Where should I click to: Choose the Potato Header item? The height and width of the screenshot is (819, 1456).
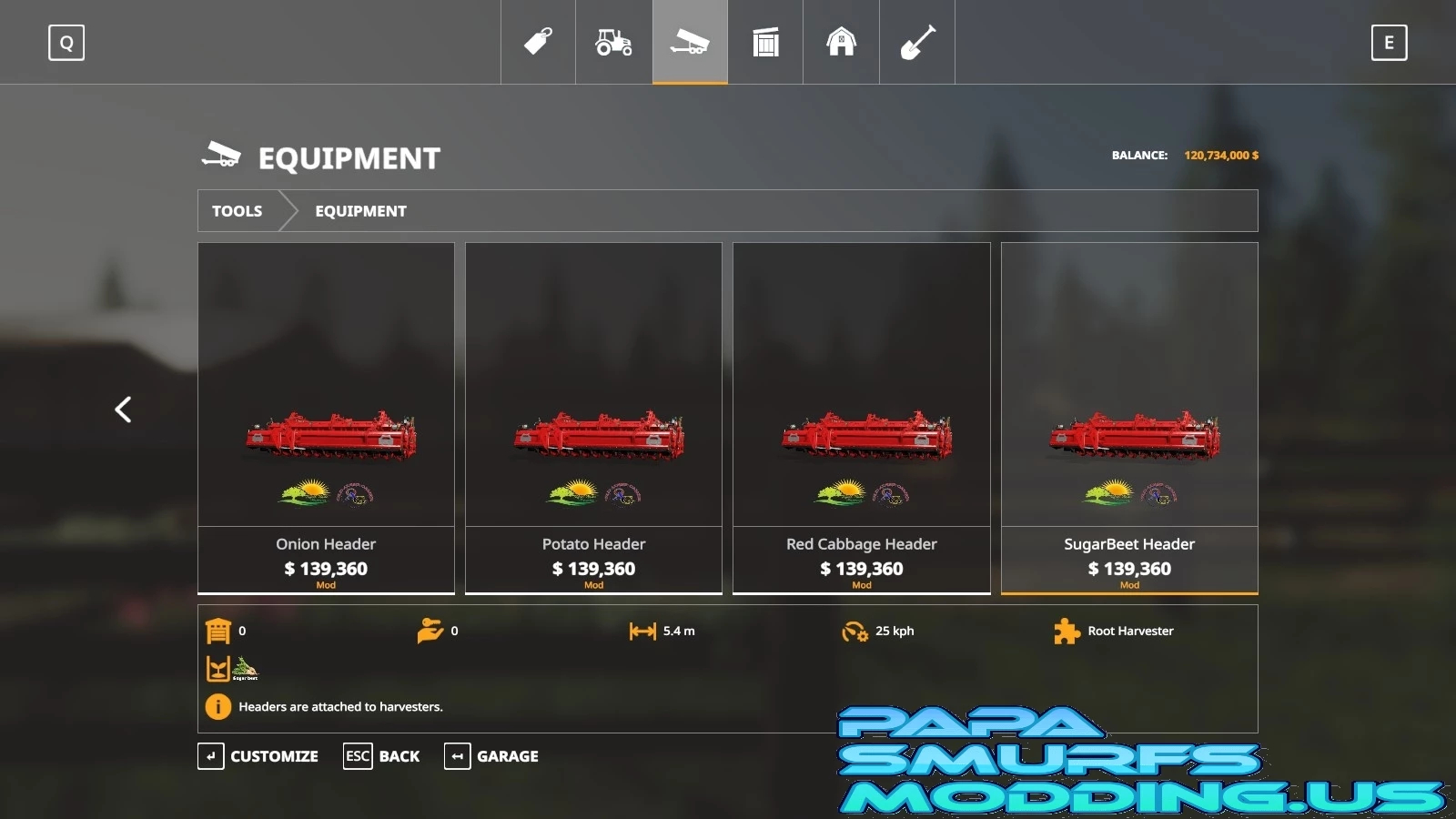pyautogui.click(x=593, y=419)
